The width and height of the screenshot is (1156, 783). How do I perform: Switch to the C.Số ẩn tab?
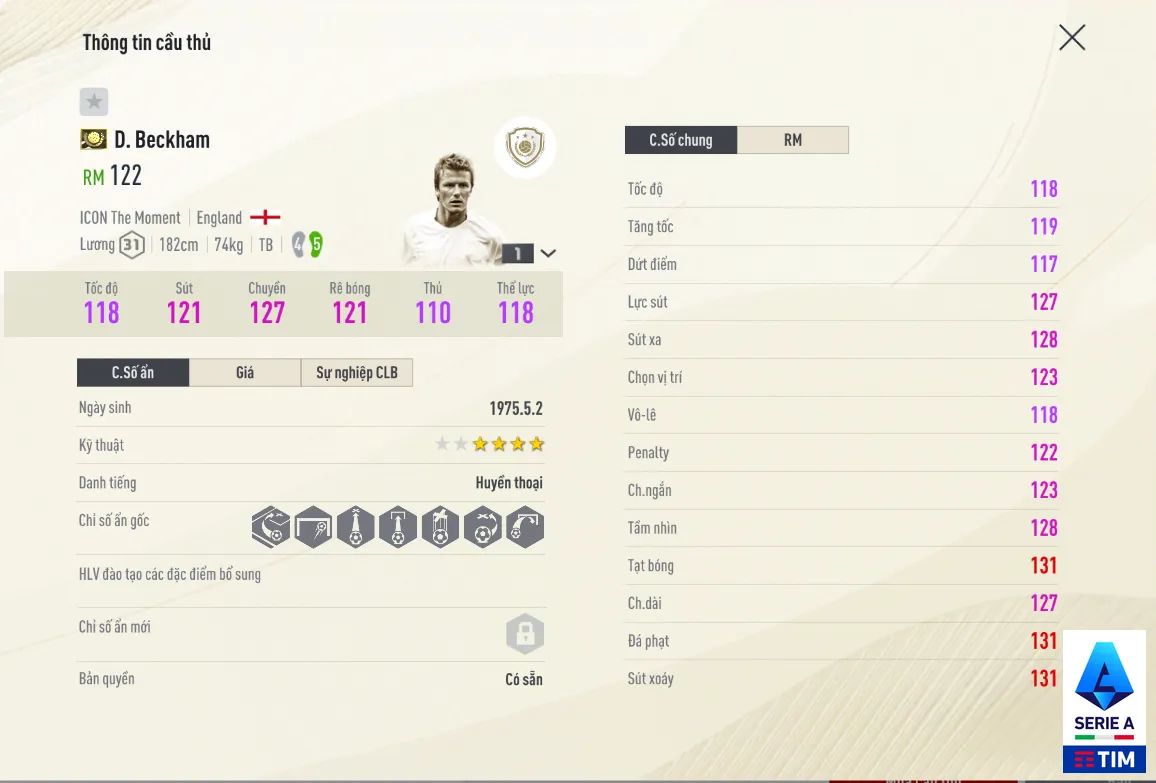(x=133, y=373)
